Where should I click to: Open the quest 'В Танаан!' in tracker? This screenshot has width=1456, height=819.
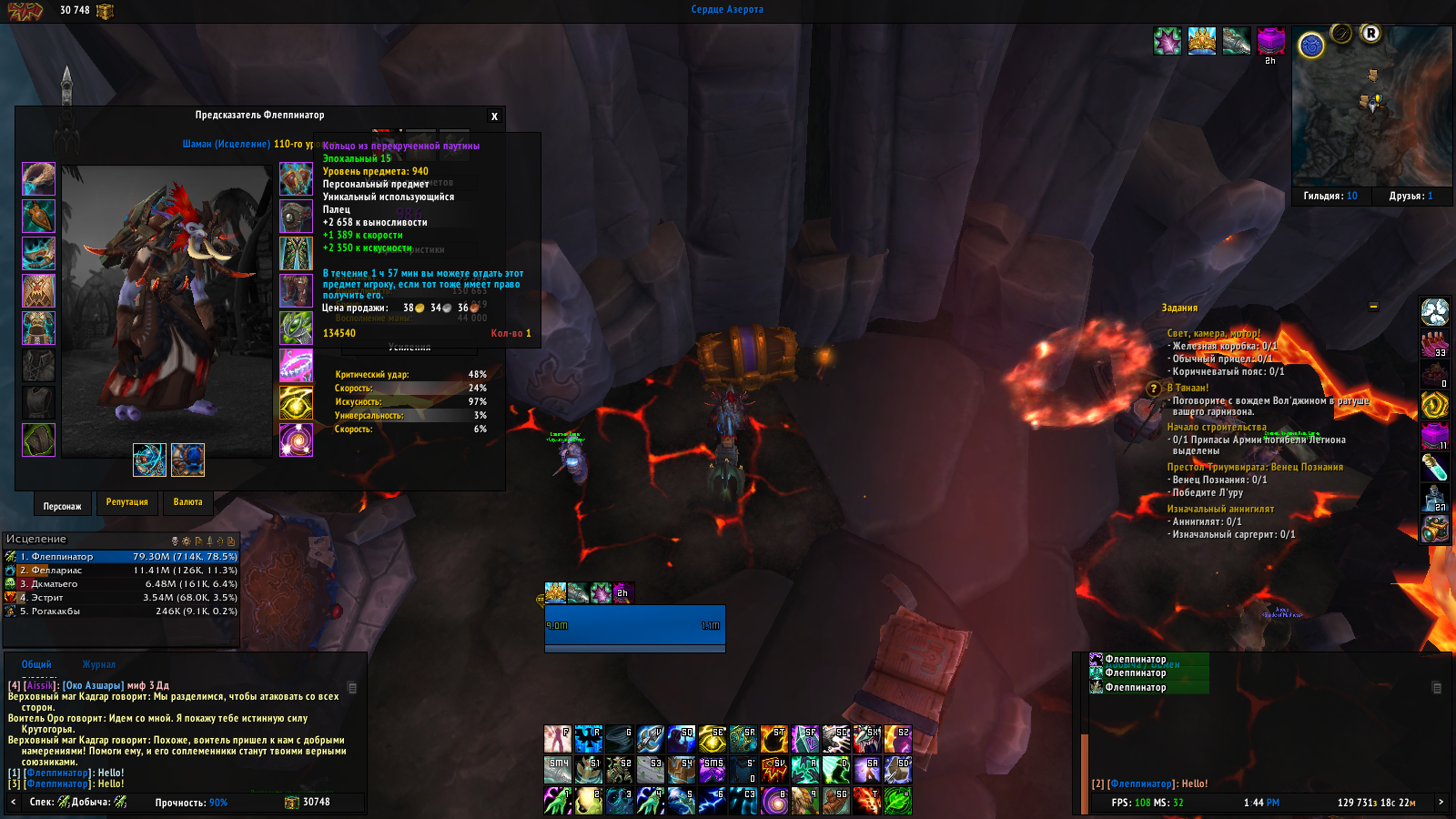click(1188, 388)
